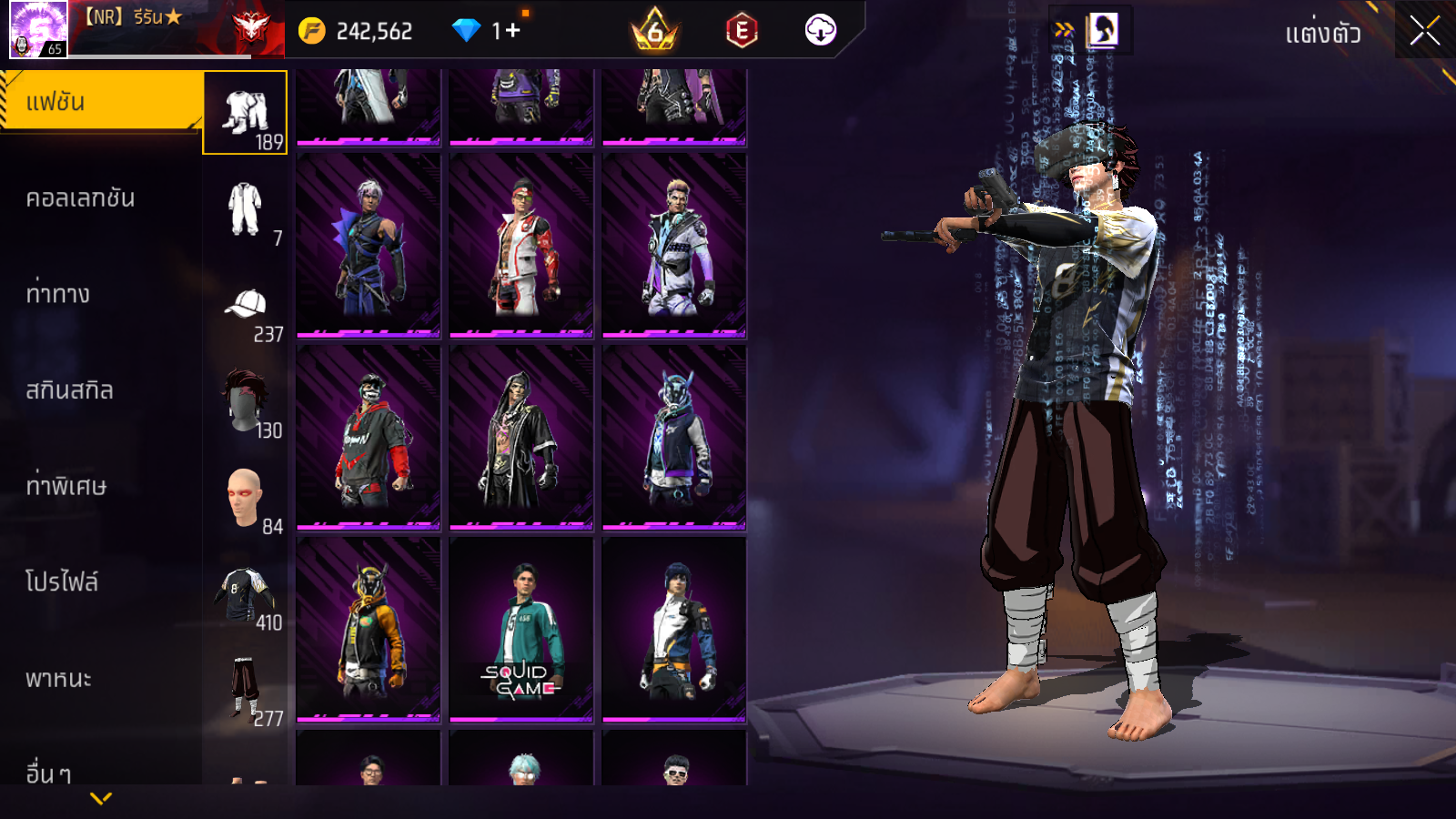1456x819 pixels.
Task: Add diamonds with the plus button
Action: point(512,31)
